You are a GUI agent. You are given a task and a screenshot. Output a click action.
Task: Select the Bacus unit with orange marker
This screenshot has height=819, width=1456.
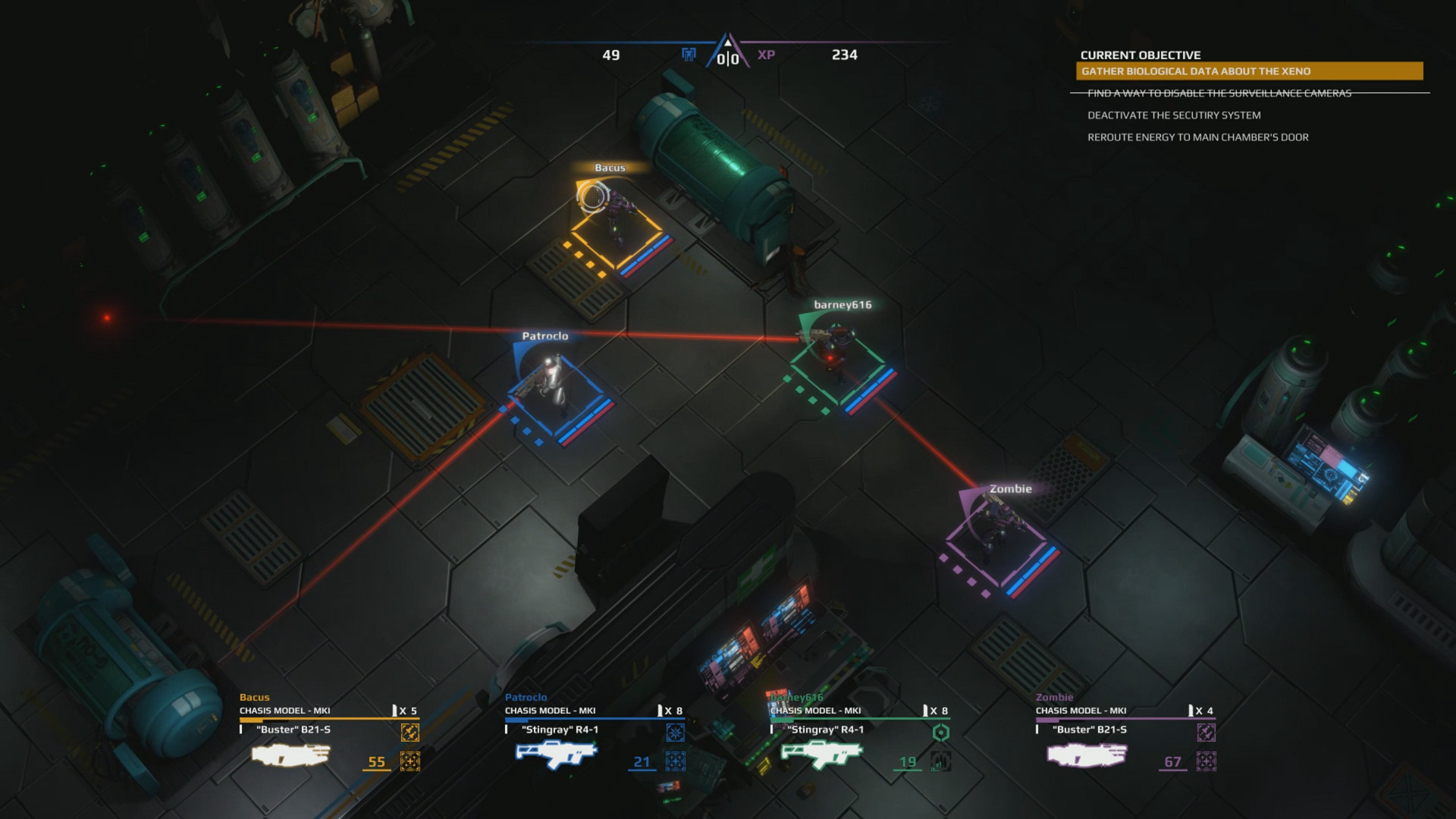616,216
